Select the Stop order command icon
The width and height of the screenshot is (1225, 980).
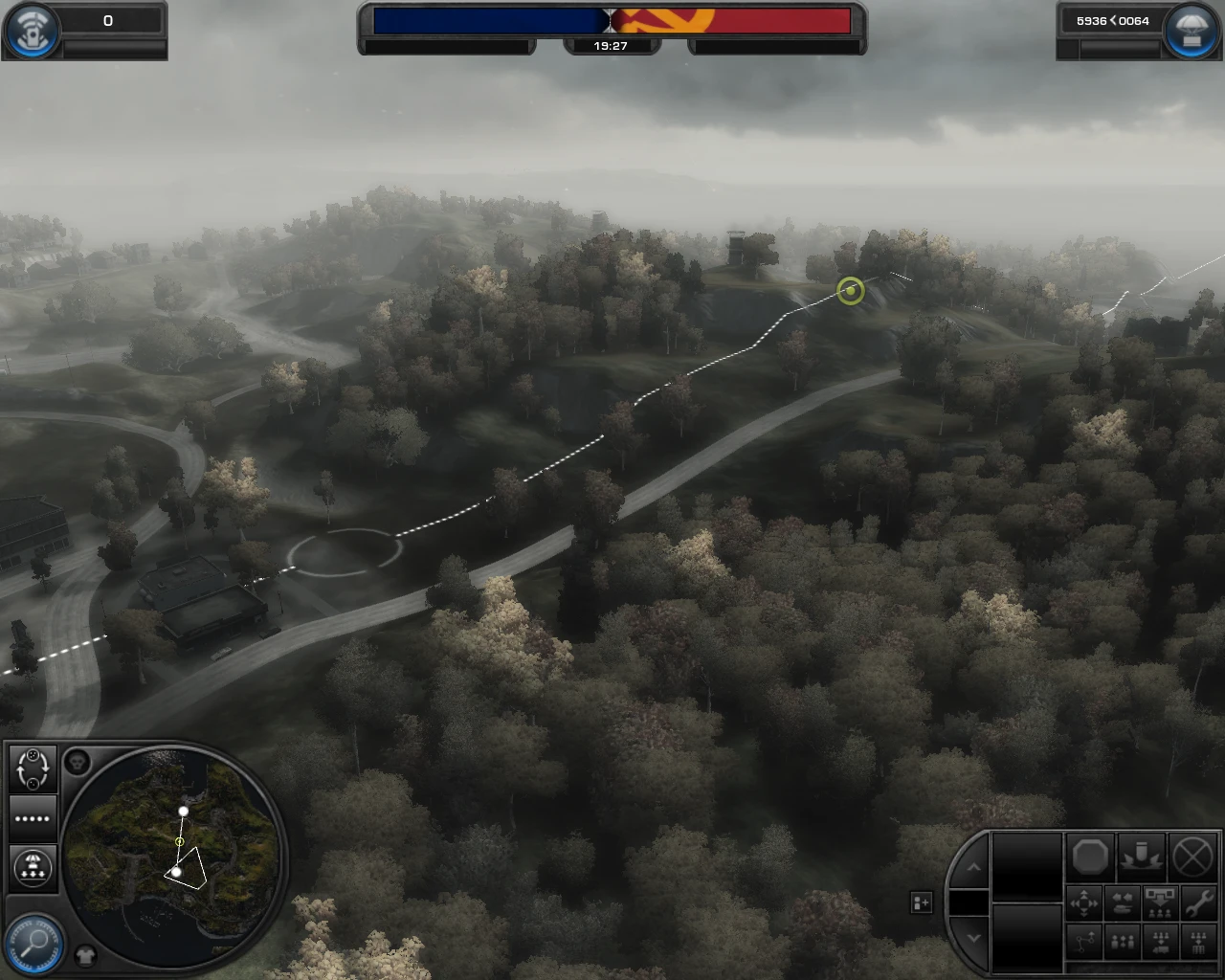pyautogui.click(x=1090, y=857)
